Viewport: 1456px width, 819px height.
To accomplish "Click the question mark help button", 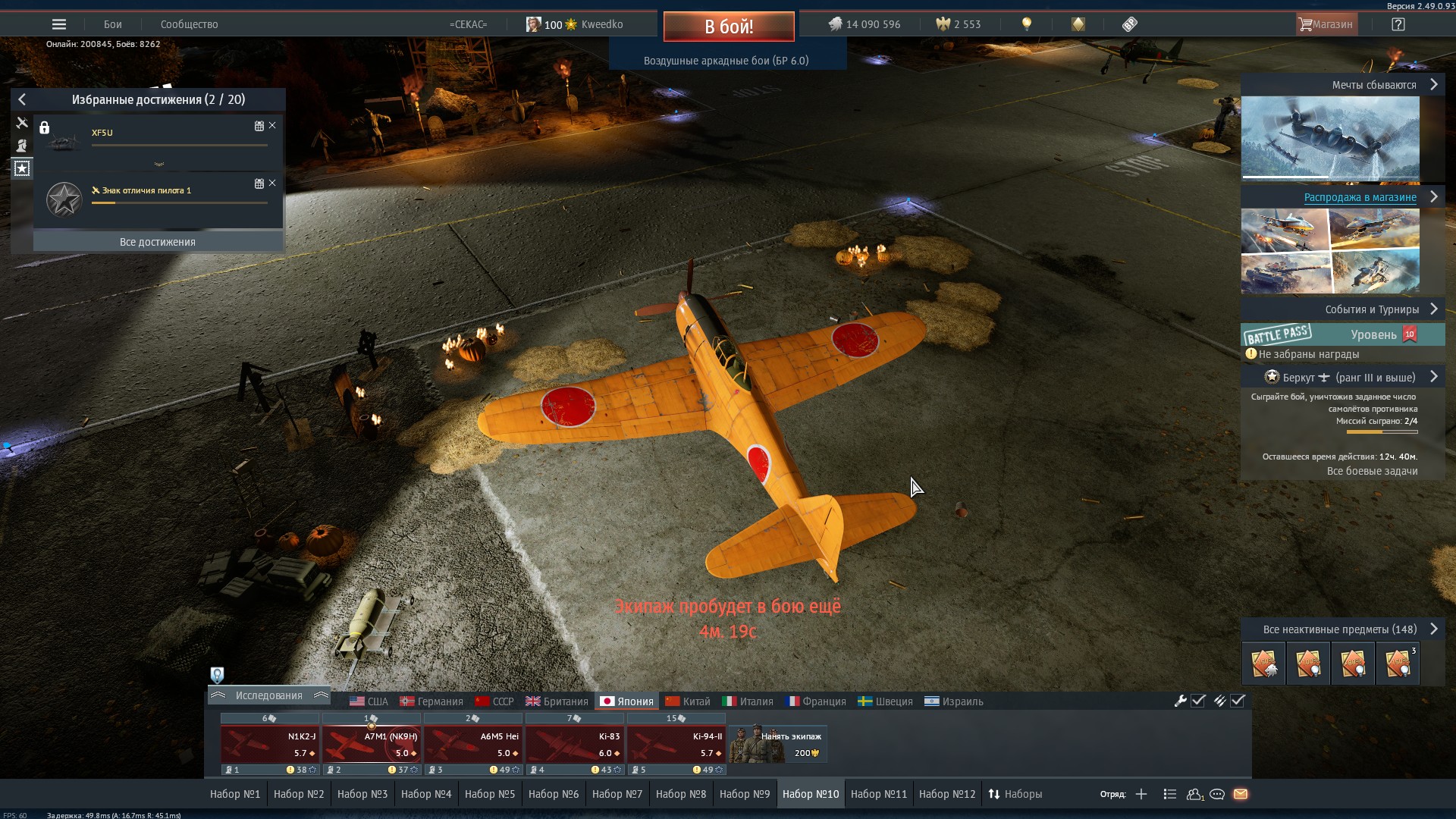I will click(x=1398, y=24).
